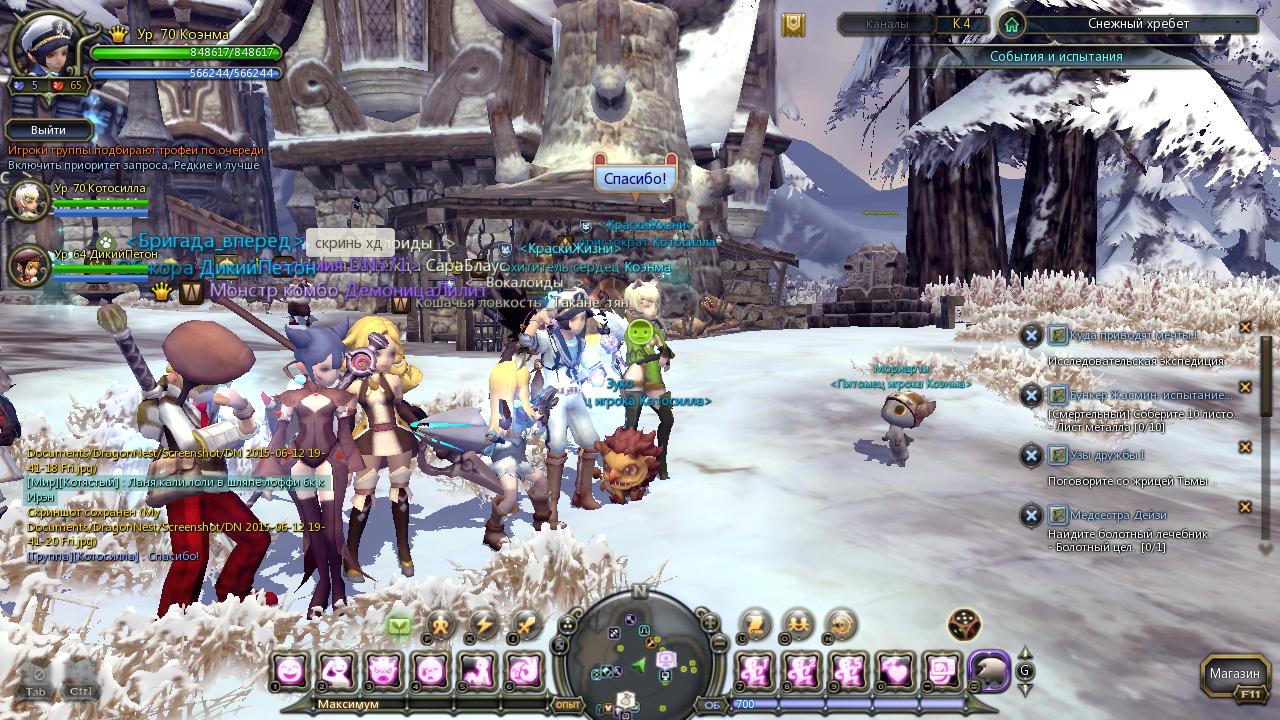The height and width of the screenshot is (720, 1280).
Task: Use the smiley face emote slot
Action: click(x=291, y=670)
